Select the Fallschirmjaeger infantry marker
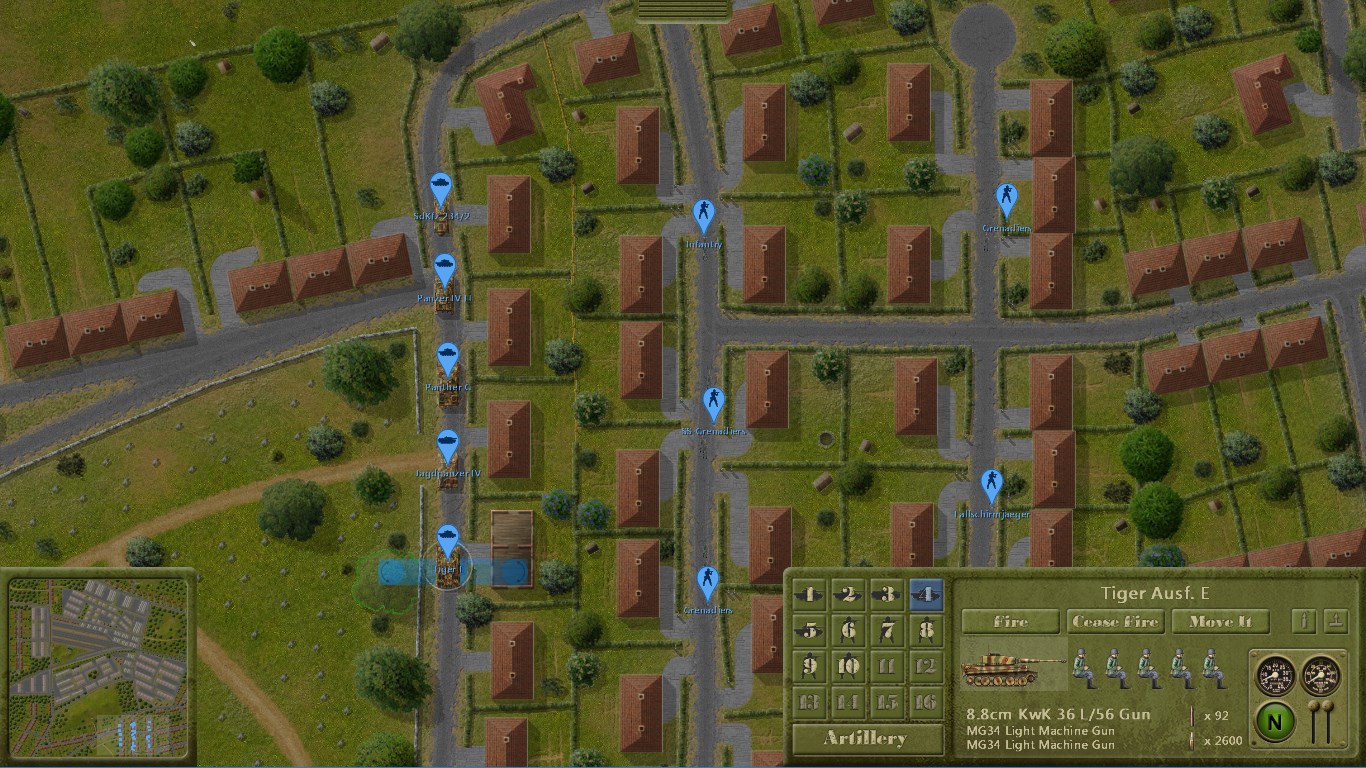The width and height of the screenshot is (1366, 768). (x=993, y=479)
